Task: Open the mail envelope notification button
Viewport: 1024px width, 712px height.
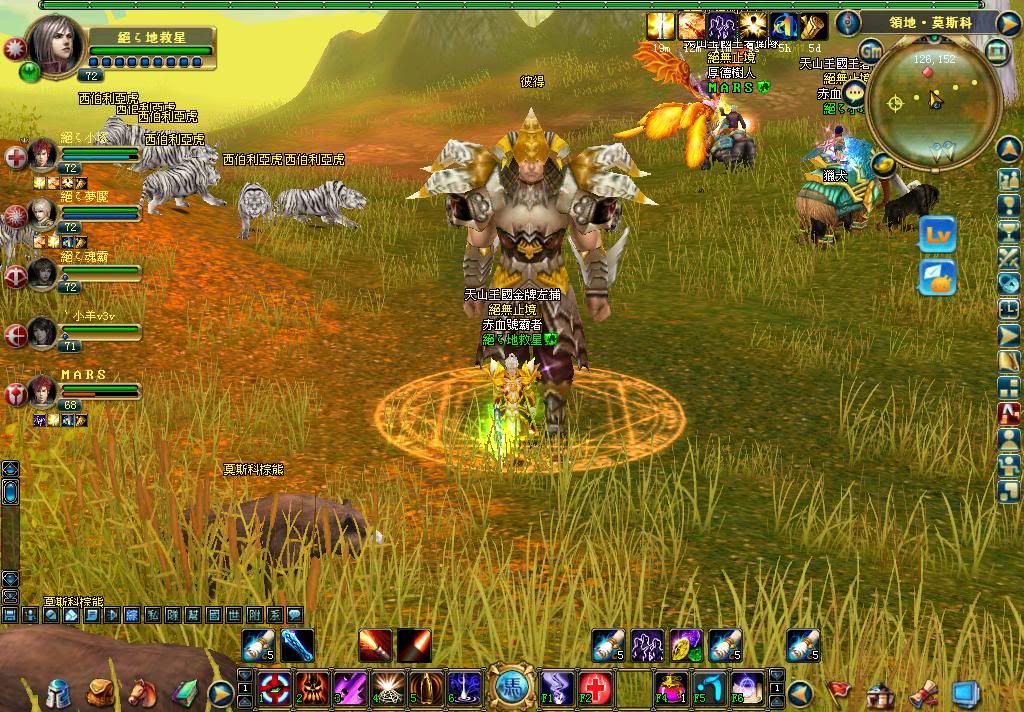Action: coord(938,278)
